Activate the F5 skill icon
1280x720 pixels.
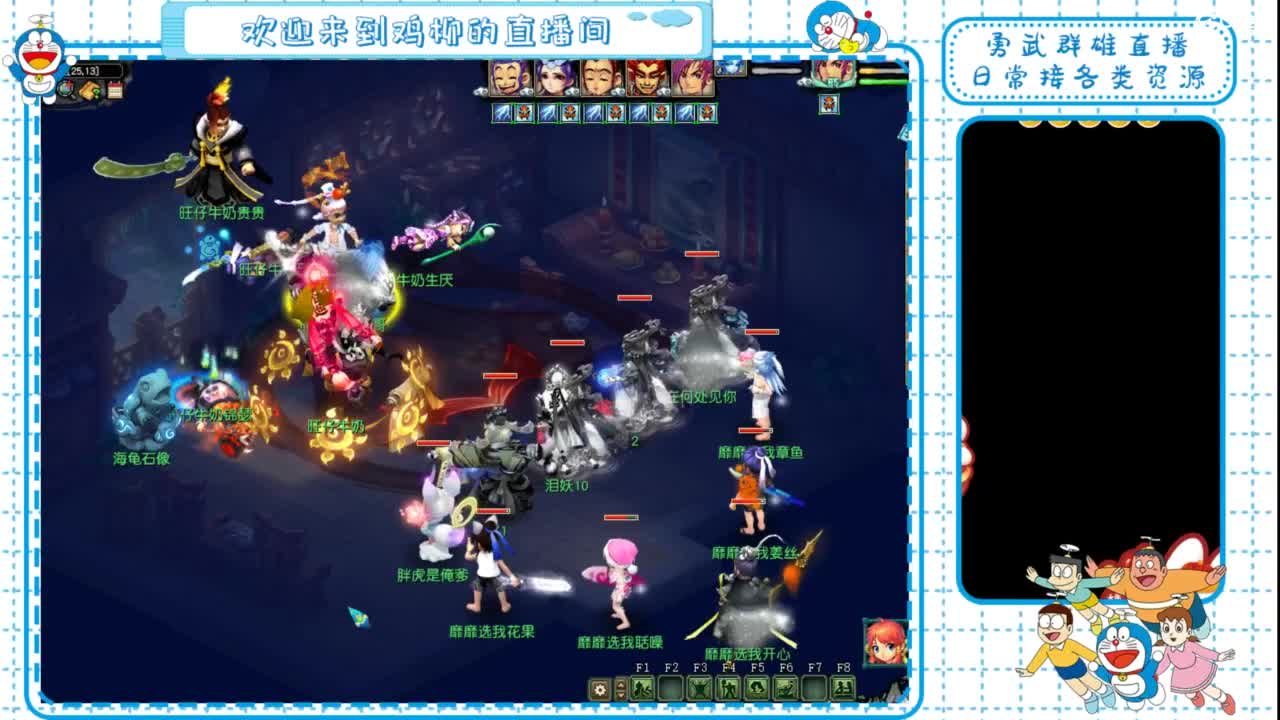(759, 686)
